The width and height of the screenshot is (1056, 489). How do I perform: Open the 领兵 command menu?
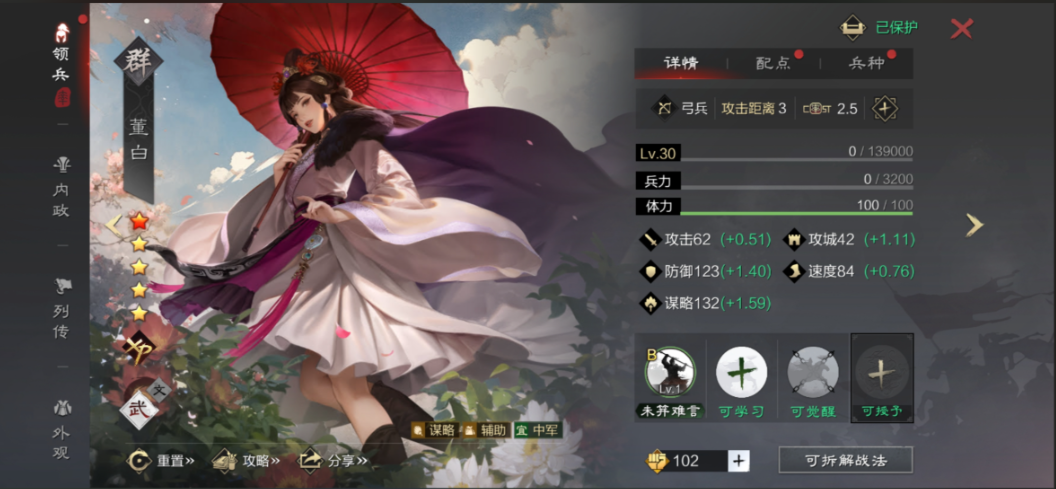pyautogui.click(x=62, y=65)
